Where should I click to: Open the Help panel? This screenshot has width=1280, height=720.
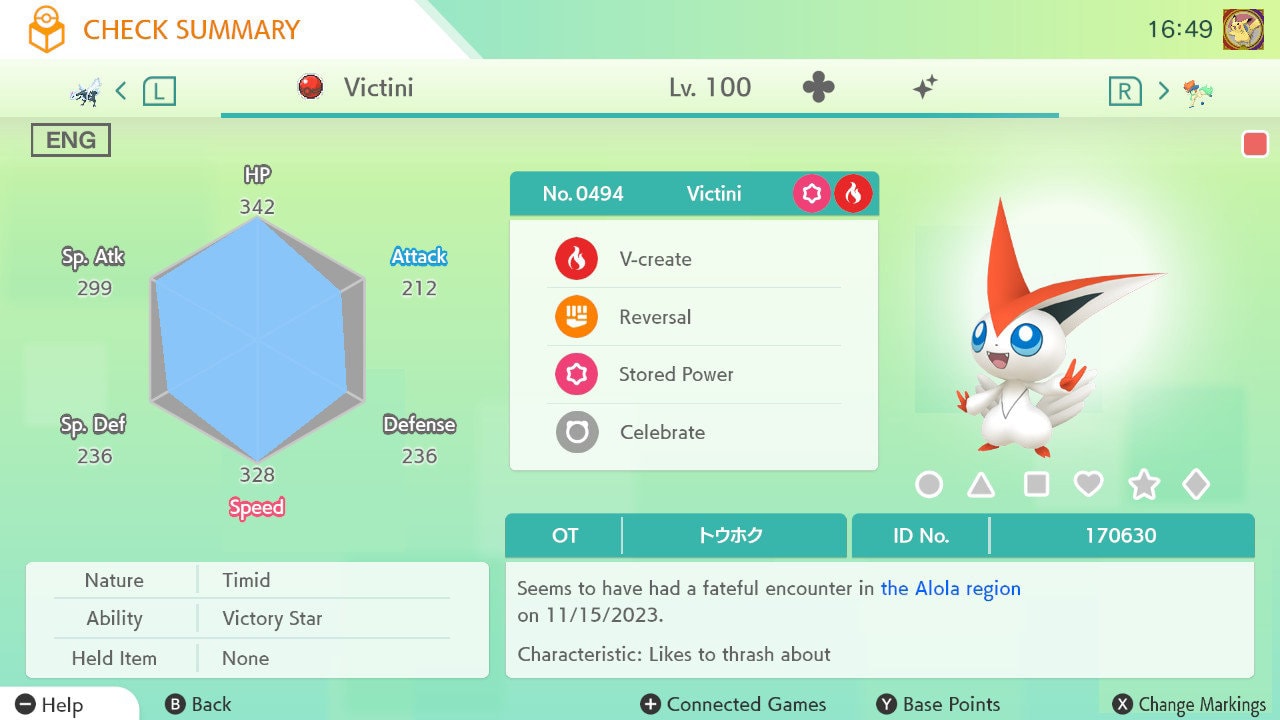(50, 704)
